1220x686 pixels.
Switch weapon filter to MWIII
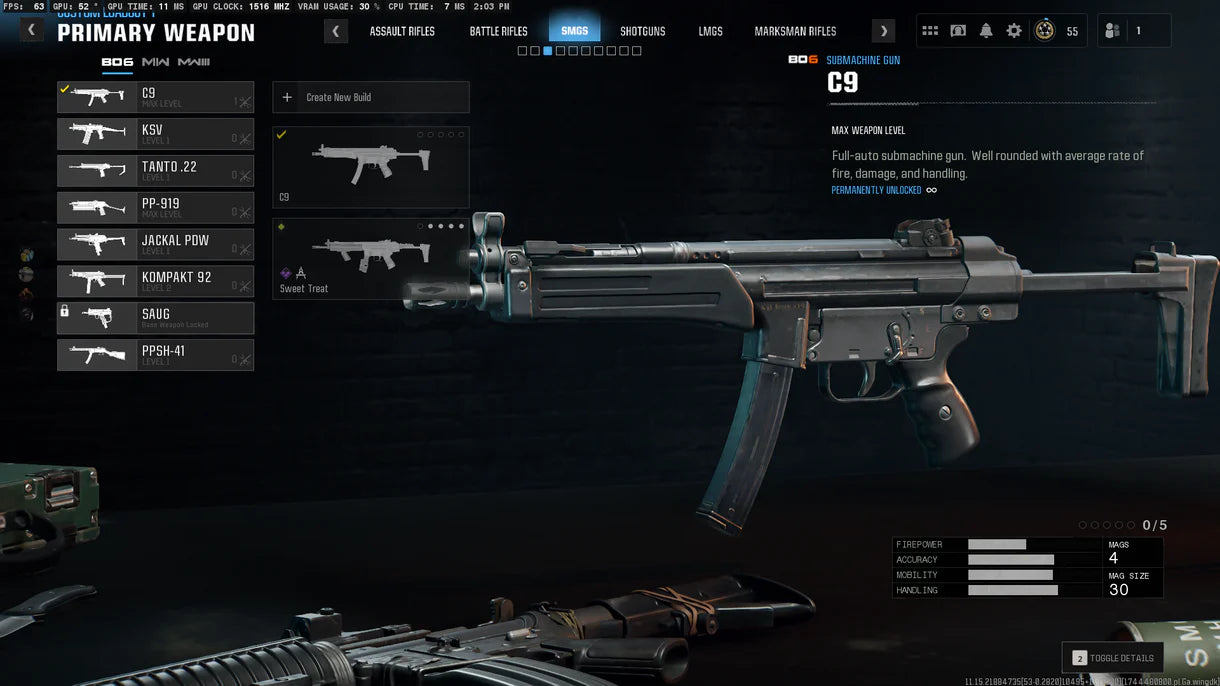(x=194, y=62)
